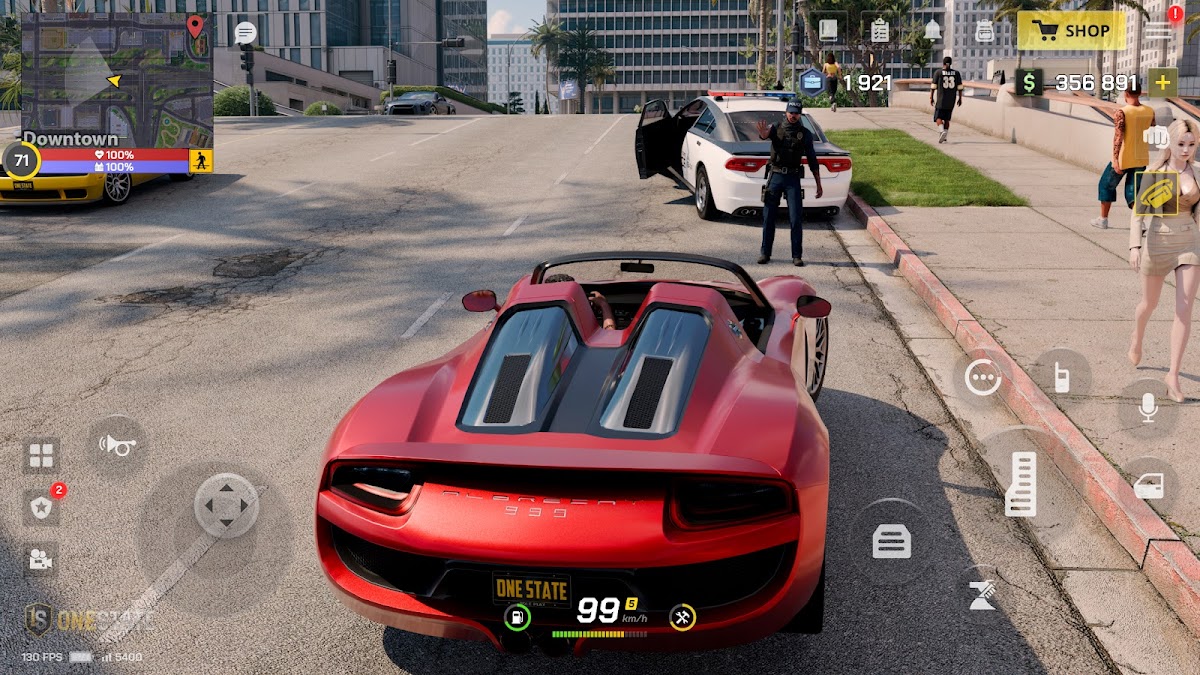
Task: Open the backpack inventory icon
Action: click(985, 31)
